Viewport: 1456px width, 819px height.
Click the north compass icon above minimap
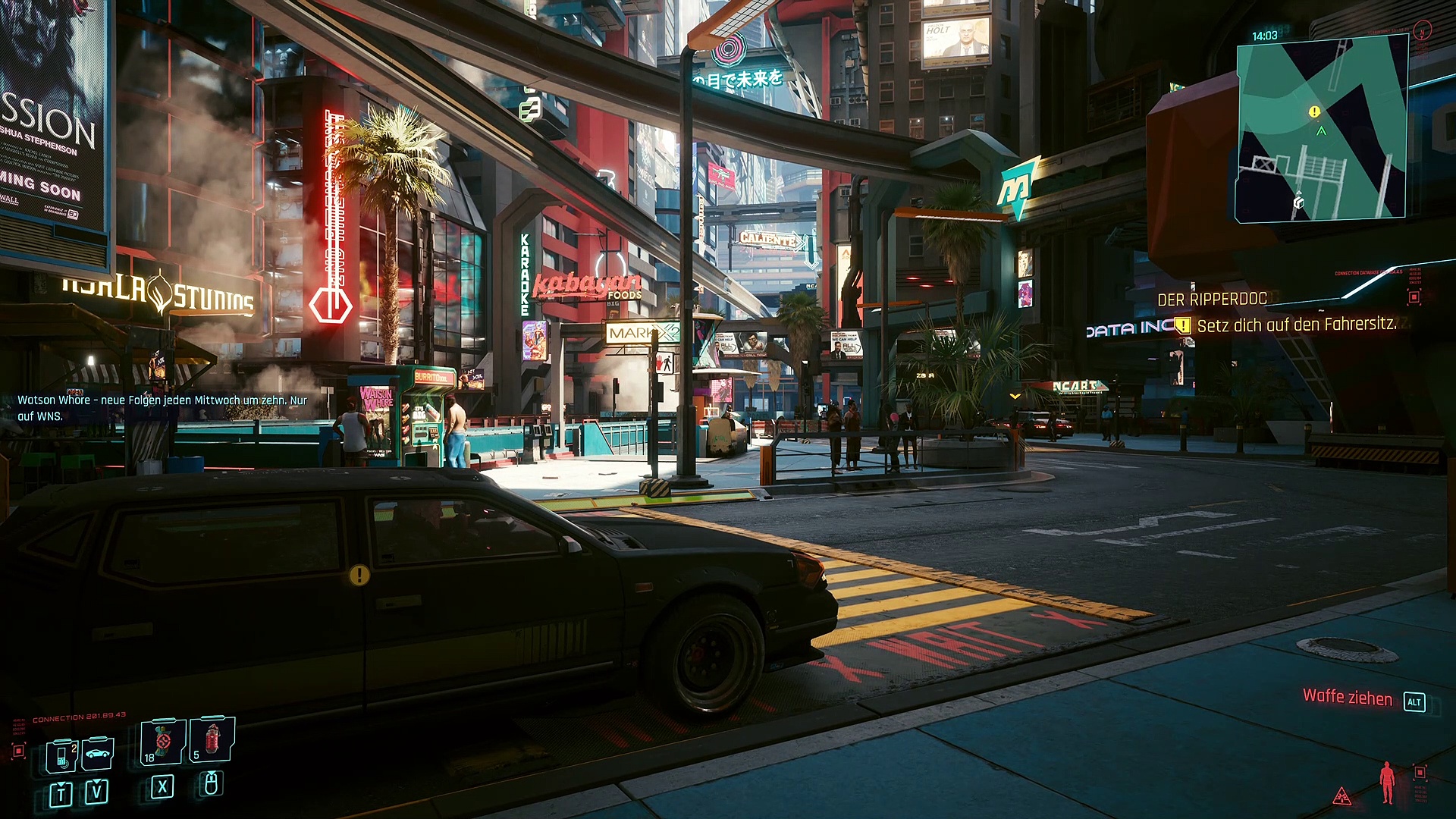point(1423,30)
